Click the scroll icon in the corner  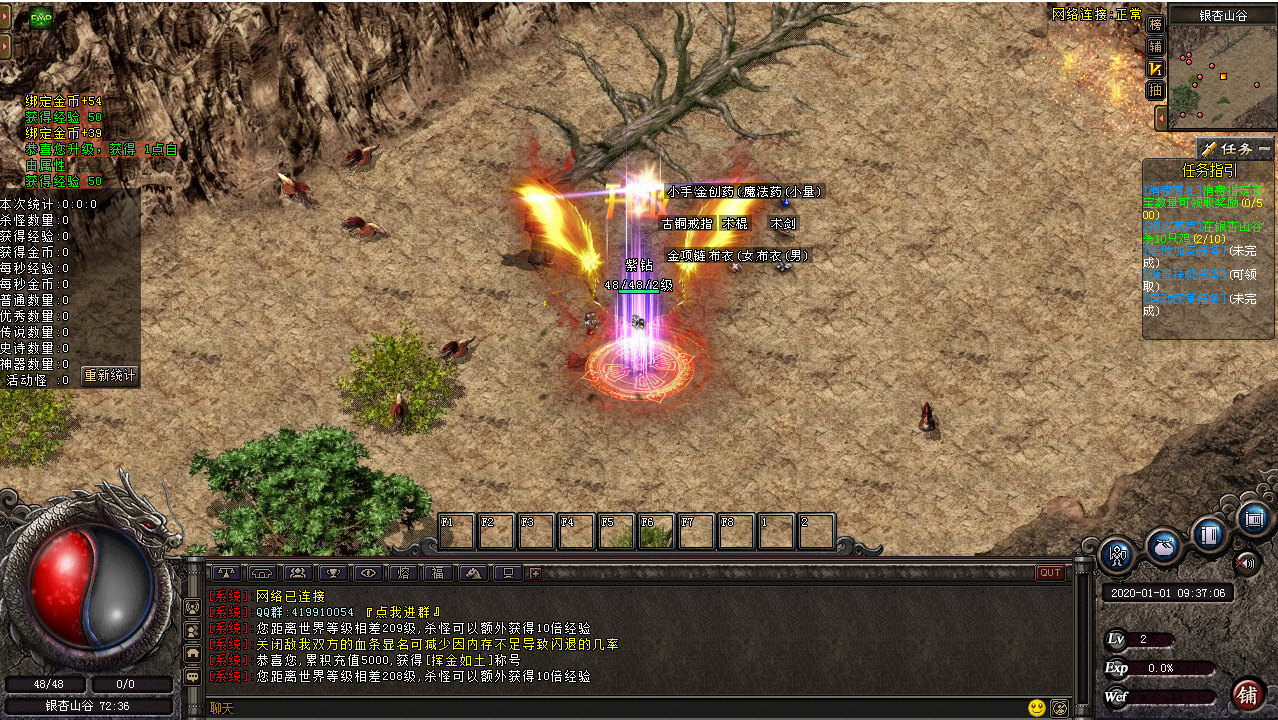pos(1253,519)
